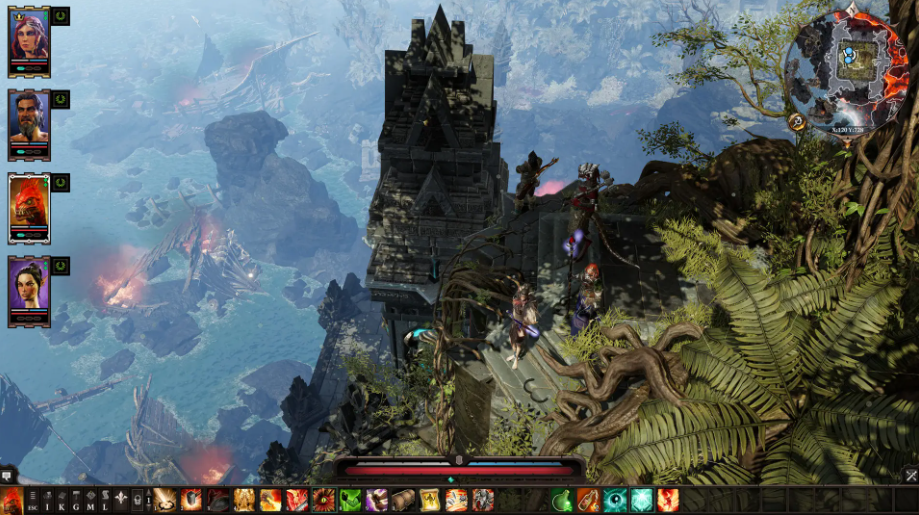
Task: Select the wooden barrel hotbar slot
Action: [403, 500]
